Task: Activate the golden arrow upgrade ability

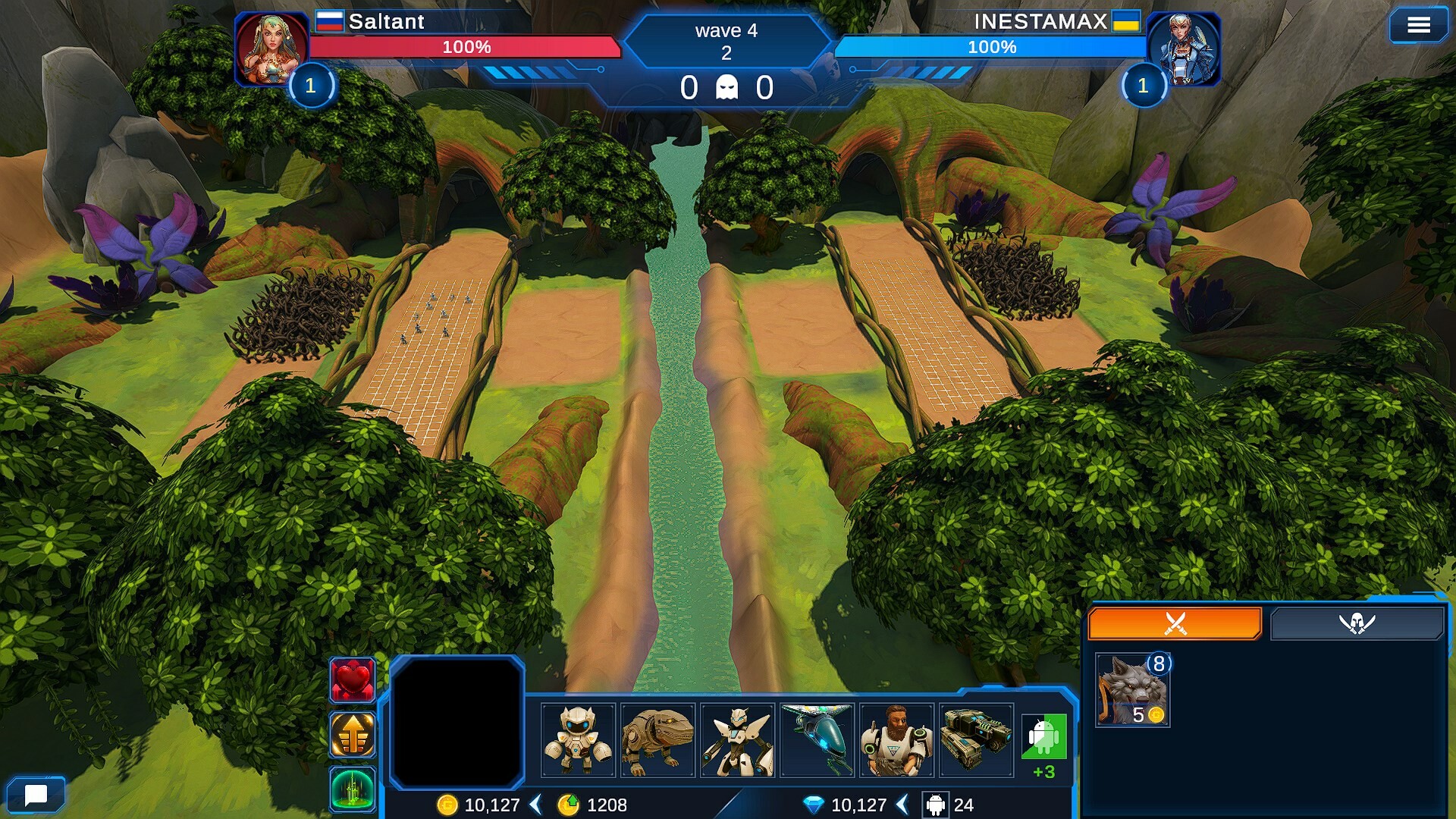Action: 352,734
